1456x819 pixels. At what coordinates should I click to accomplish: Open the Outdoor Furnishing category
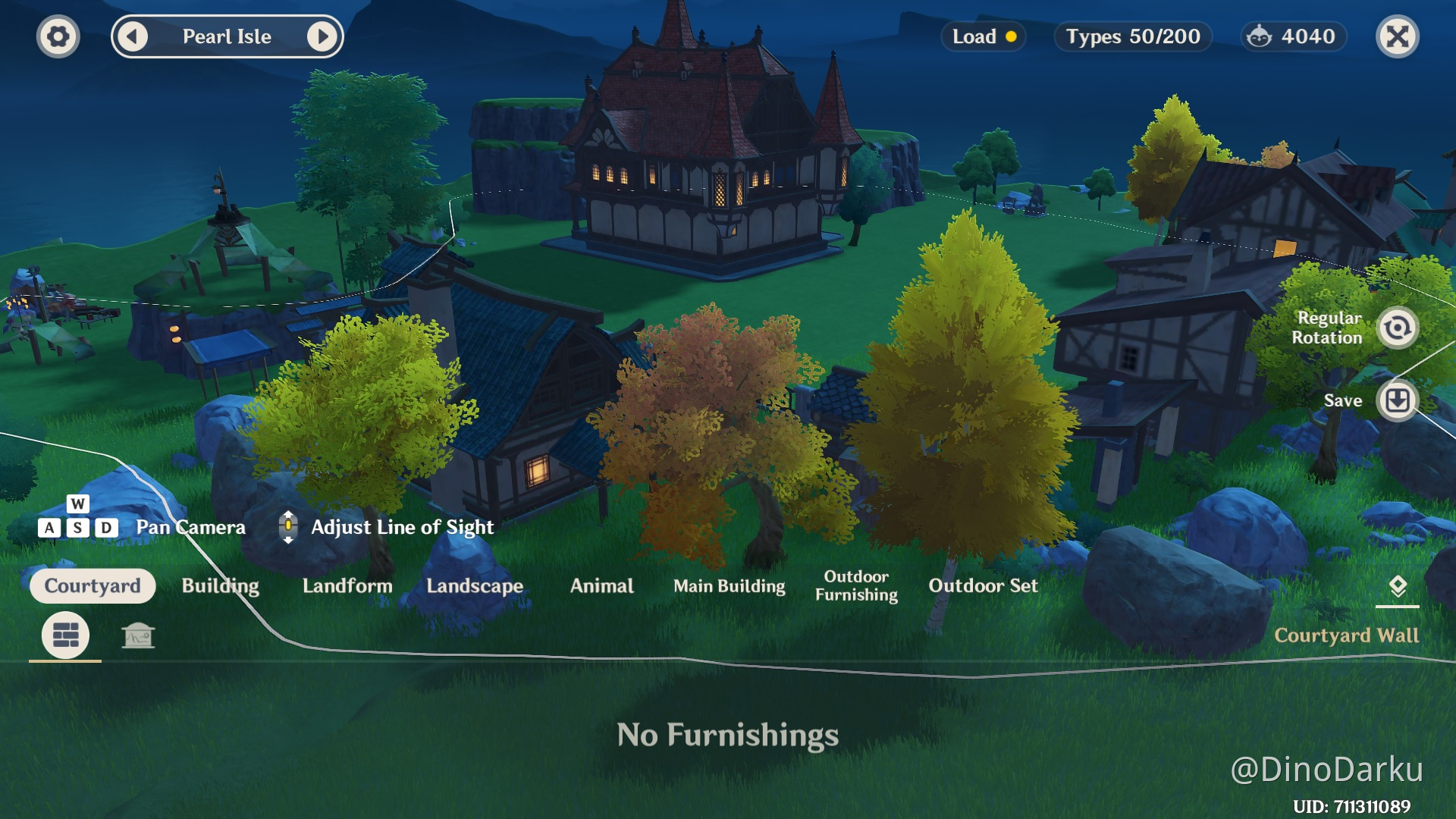pos(856,585)
